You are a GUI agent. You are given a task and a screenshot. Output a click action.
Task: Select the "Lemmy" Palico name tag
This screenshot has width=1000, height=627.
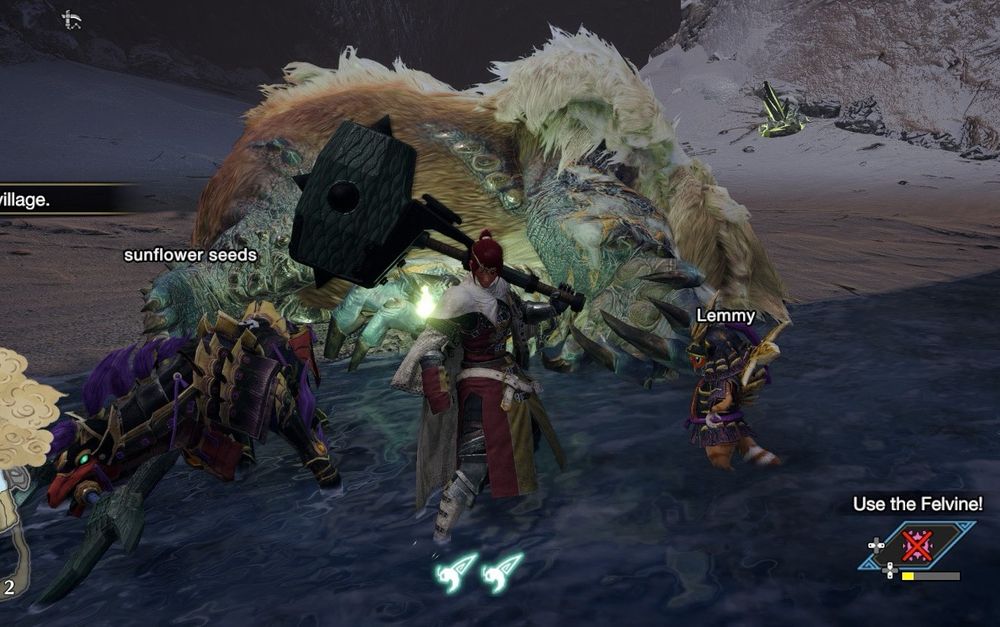(x=725, y=316)
